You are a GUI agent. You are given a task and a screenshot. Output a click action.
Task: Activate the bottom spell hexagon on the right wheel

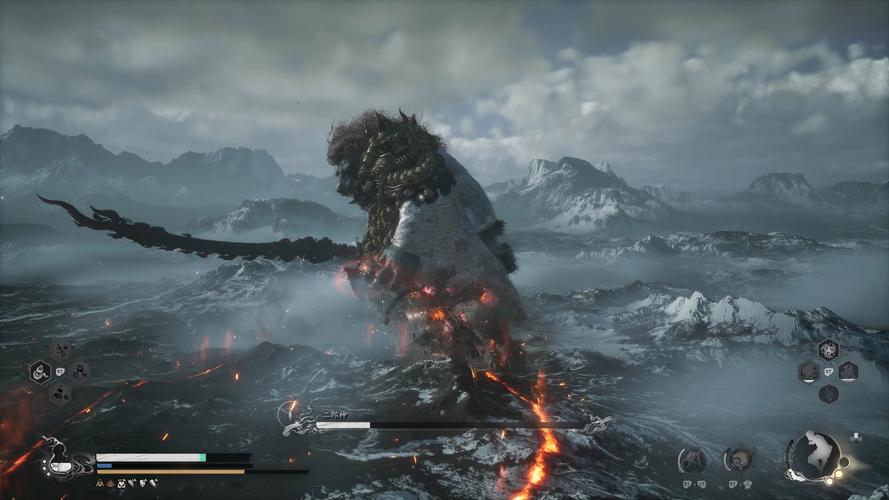pyautogui.click(x=828, y=393)
